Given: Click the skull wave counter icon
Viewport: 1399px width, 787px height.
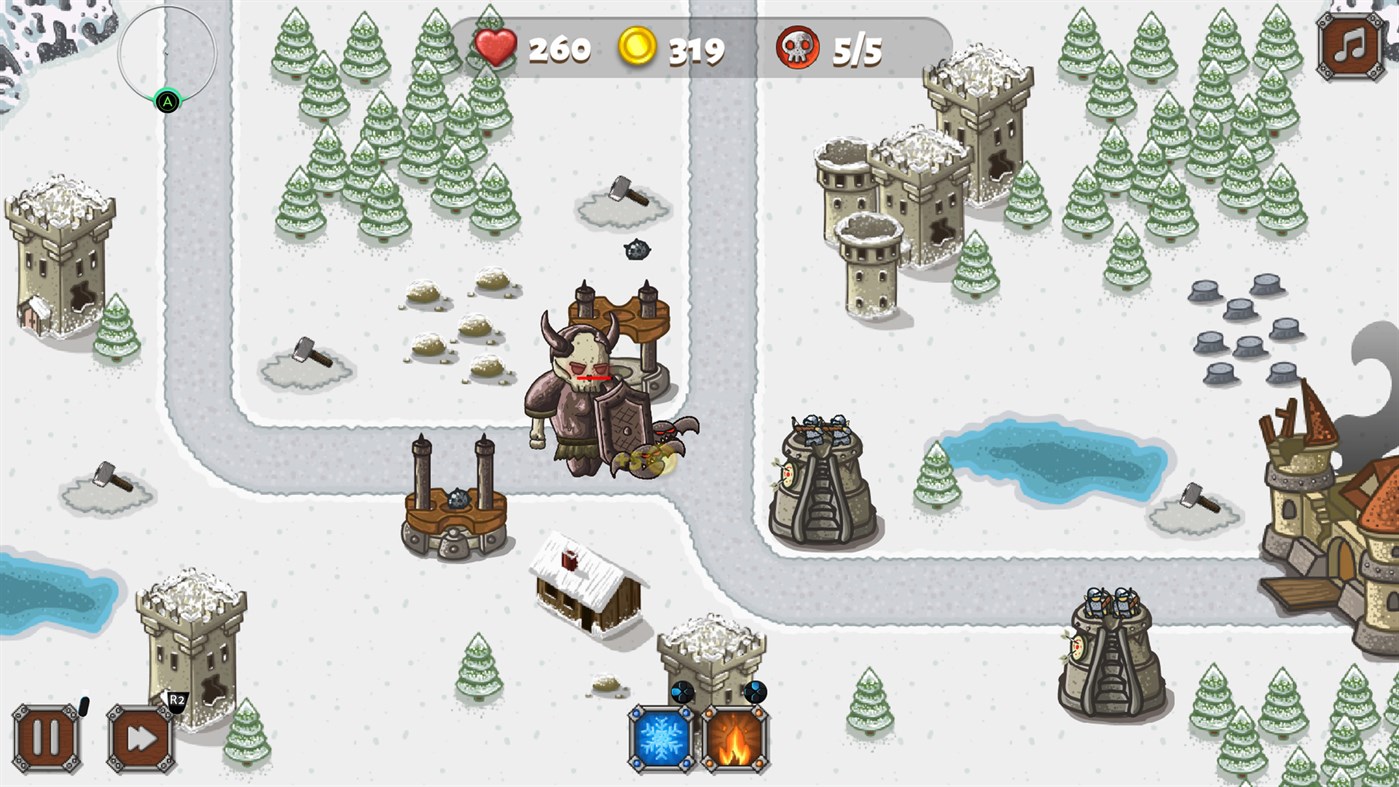Looking at the screenshot, I should point(793,46).
